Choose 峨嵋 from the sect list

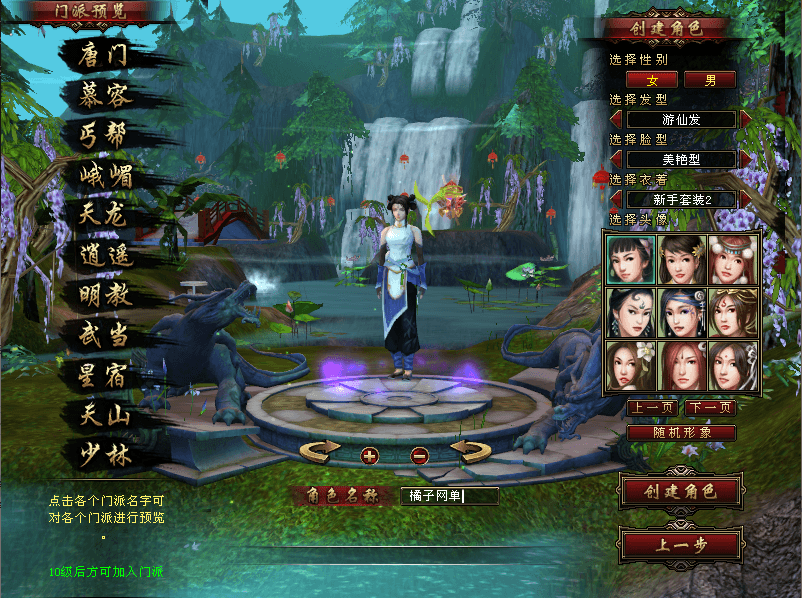[x=105, y=176]
